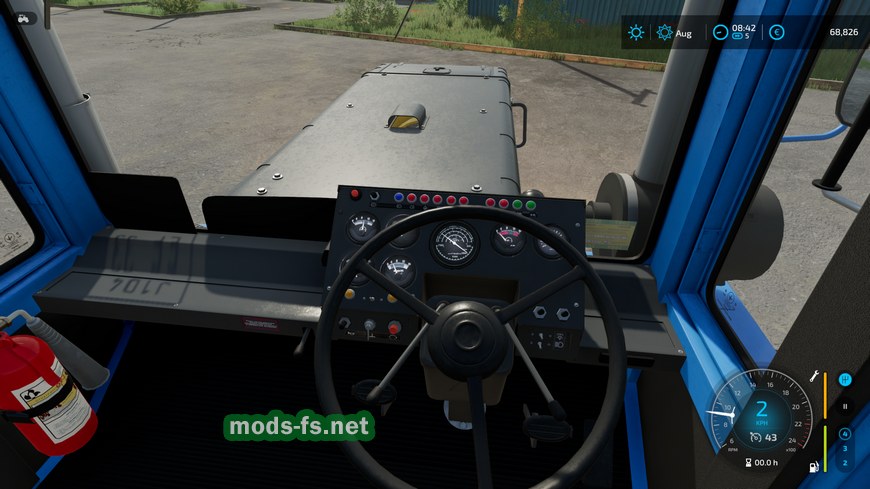This screenshot has height=489, width=870.
Task: Toggle the gear shifter transmission icon
Action: click(x=845, y=380)
